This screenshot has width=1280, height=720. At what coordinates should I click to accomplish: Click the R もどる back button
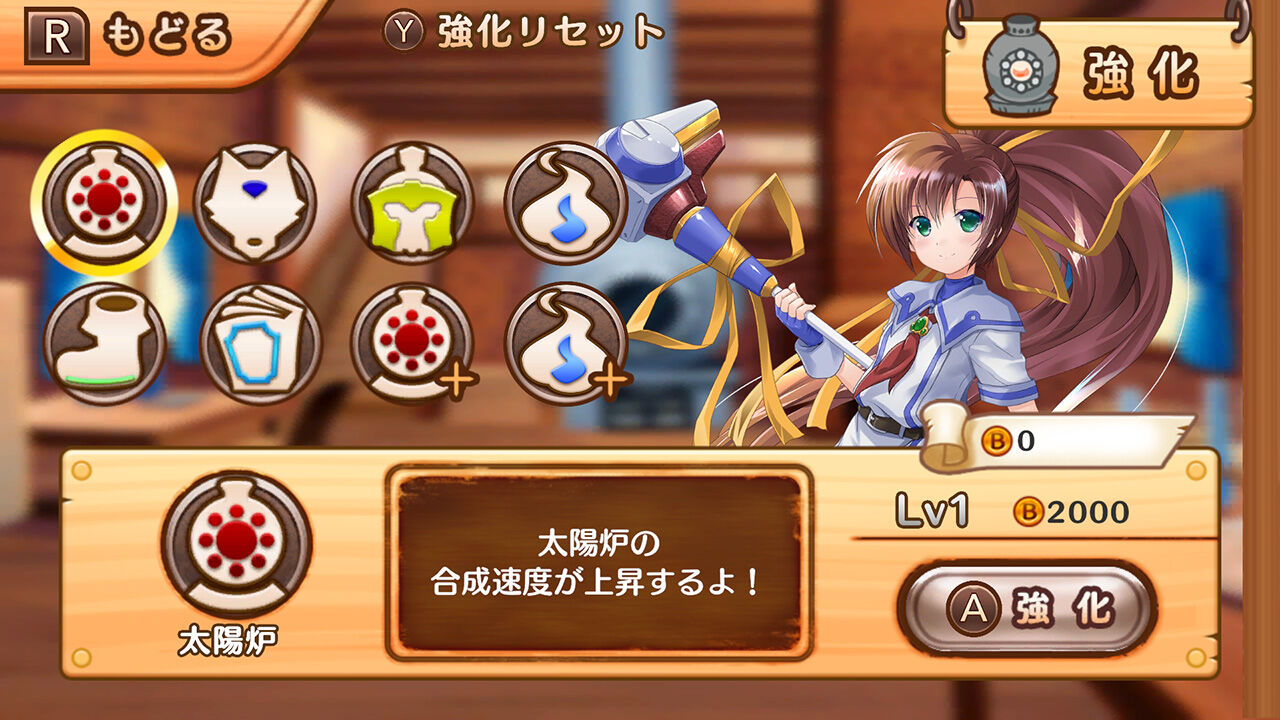click(130, 32)
